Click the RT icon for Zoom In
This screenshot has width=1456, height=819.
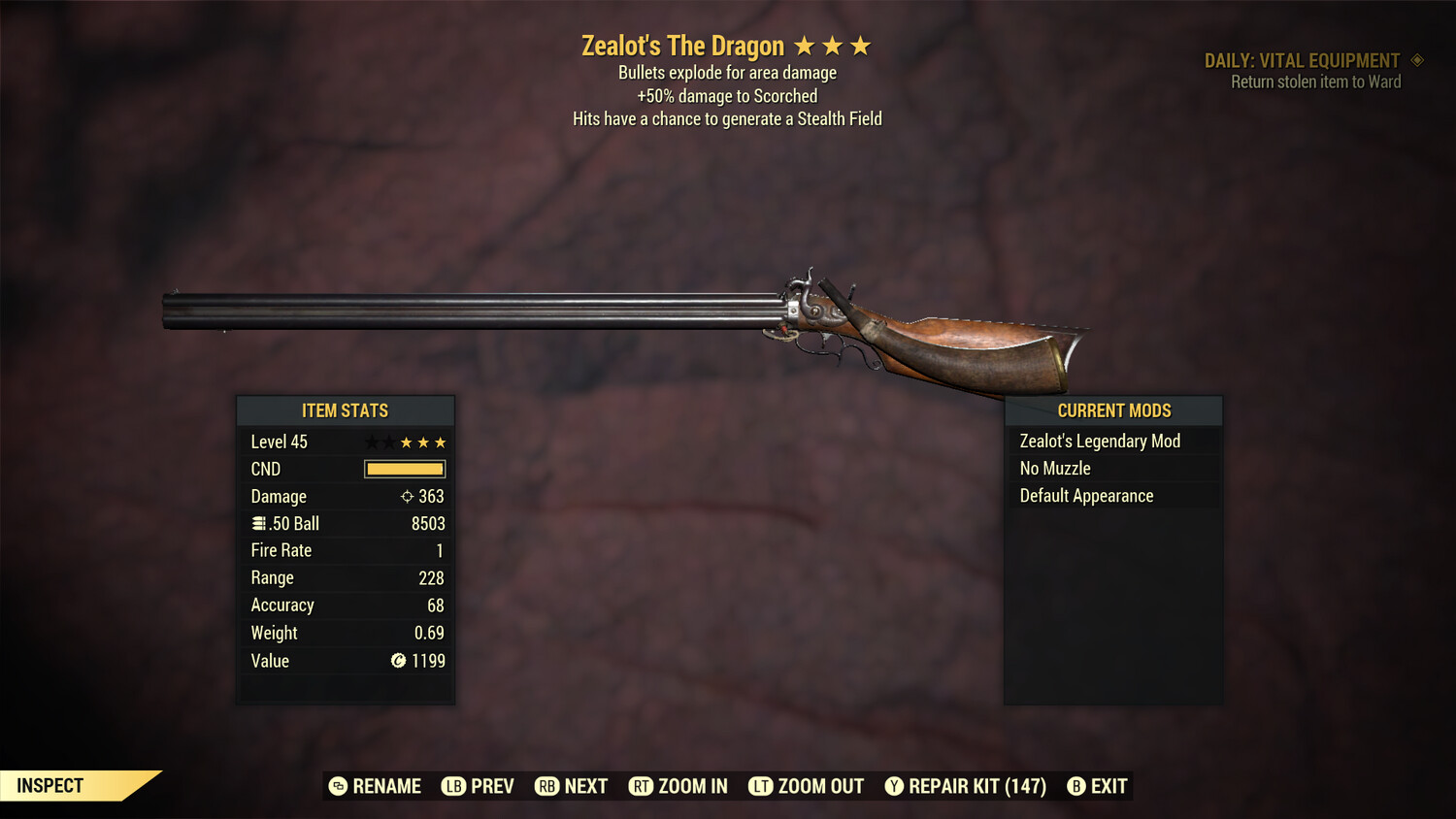pyautogui.click(x=642, y=786)
